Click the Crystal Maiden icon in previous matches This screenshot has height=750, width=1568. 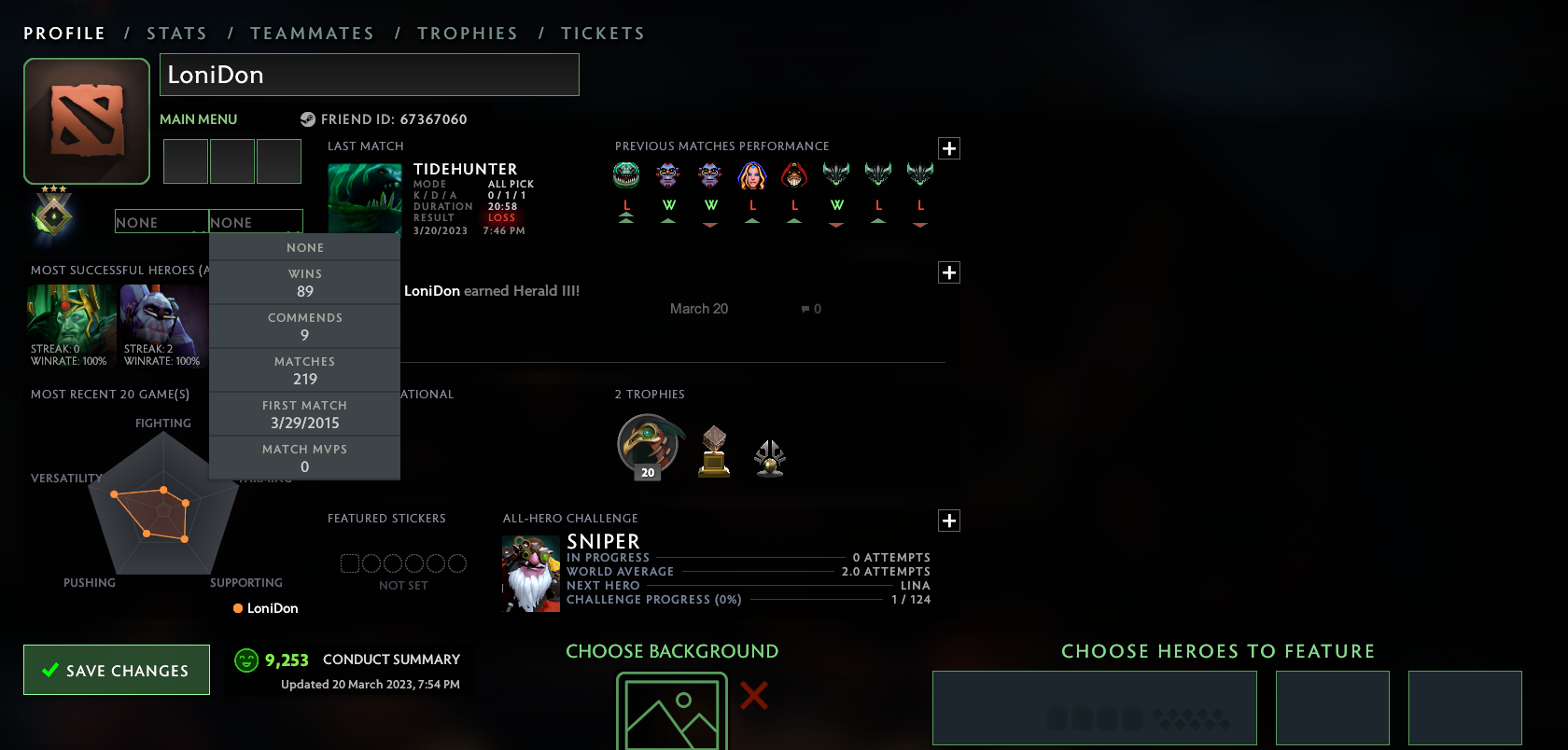pos(752,174)
